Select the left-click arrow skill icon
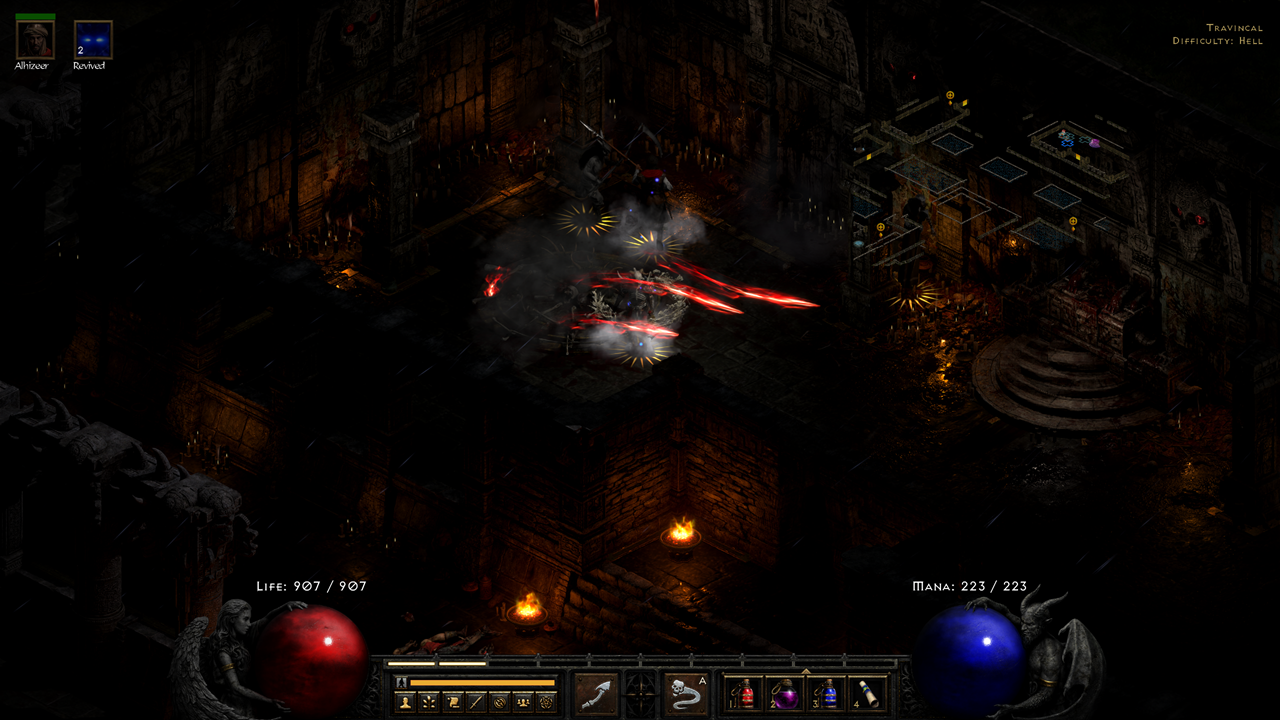Screen dimensions: 1280x720 [597, 695]
